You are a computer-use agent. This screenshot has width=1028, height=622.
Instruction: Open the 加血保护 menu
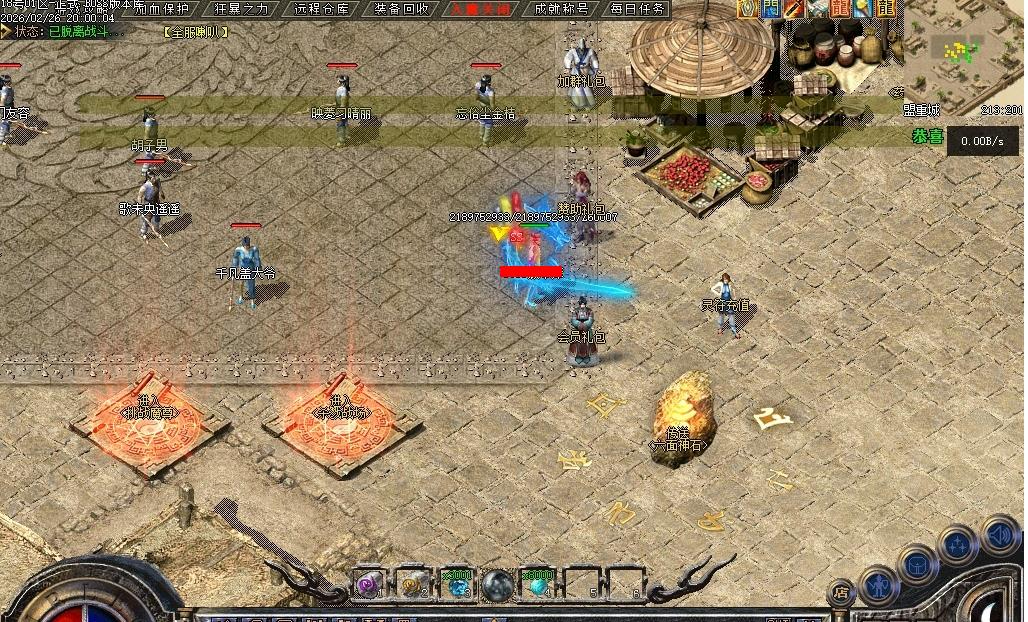[x=162, y=9]
